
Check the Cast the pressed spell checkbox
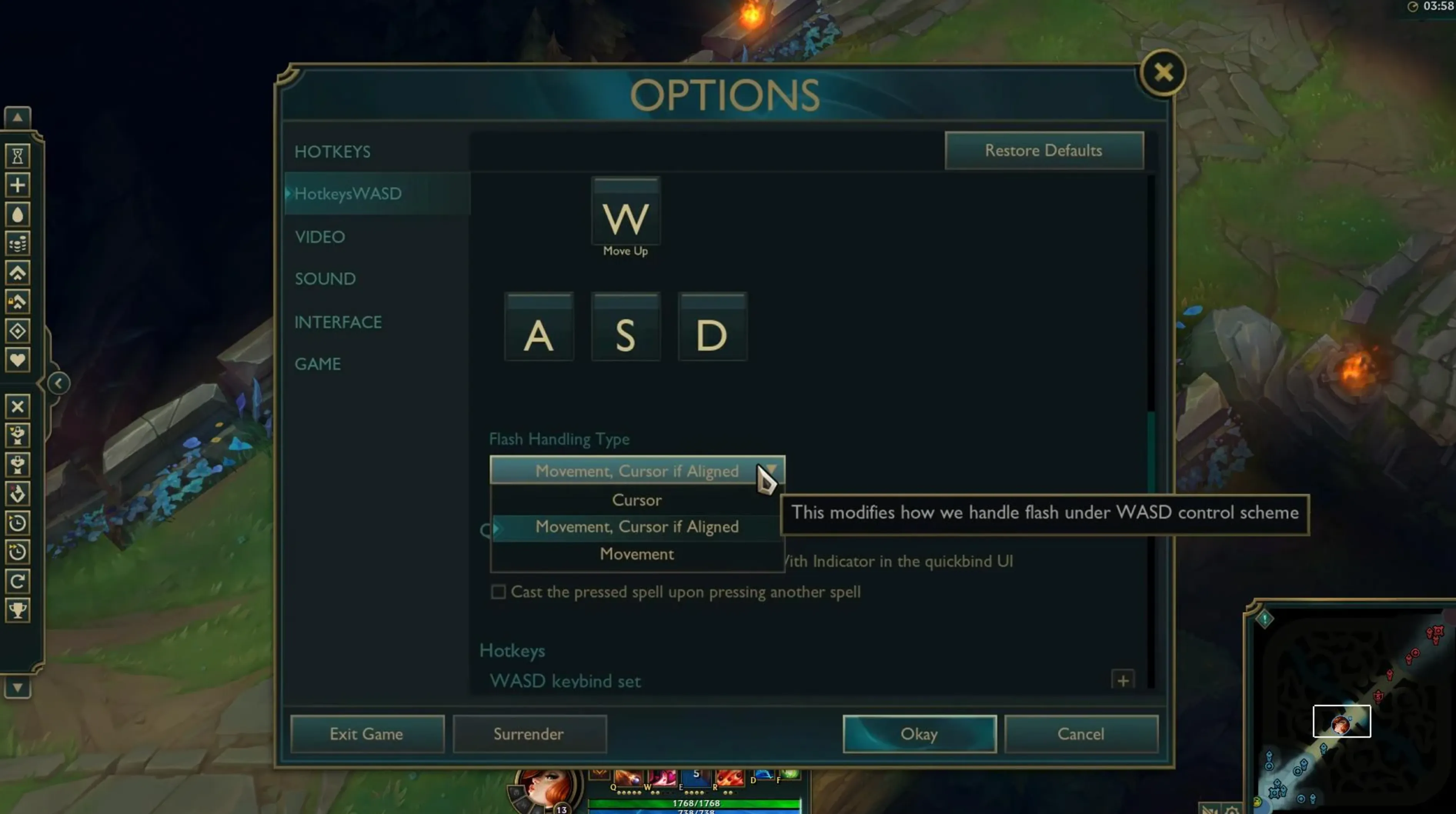(x=499, y=592)
